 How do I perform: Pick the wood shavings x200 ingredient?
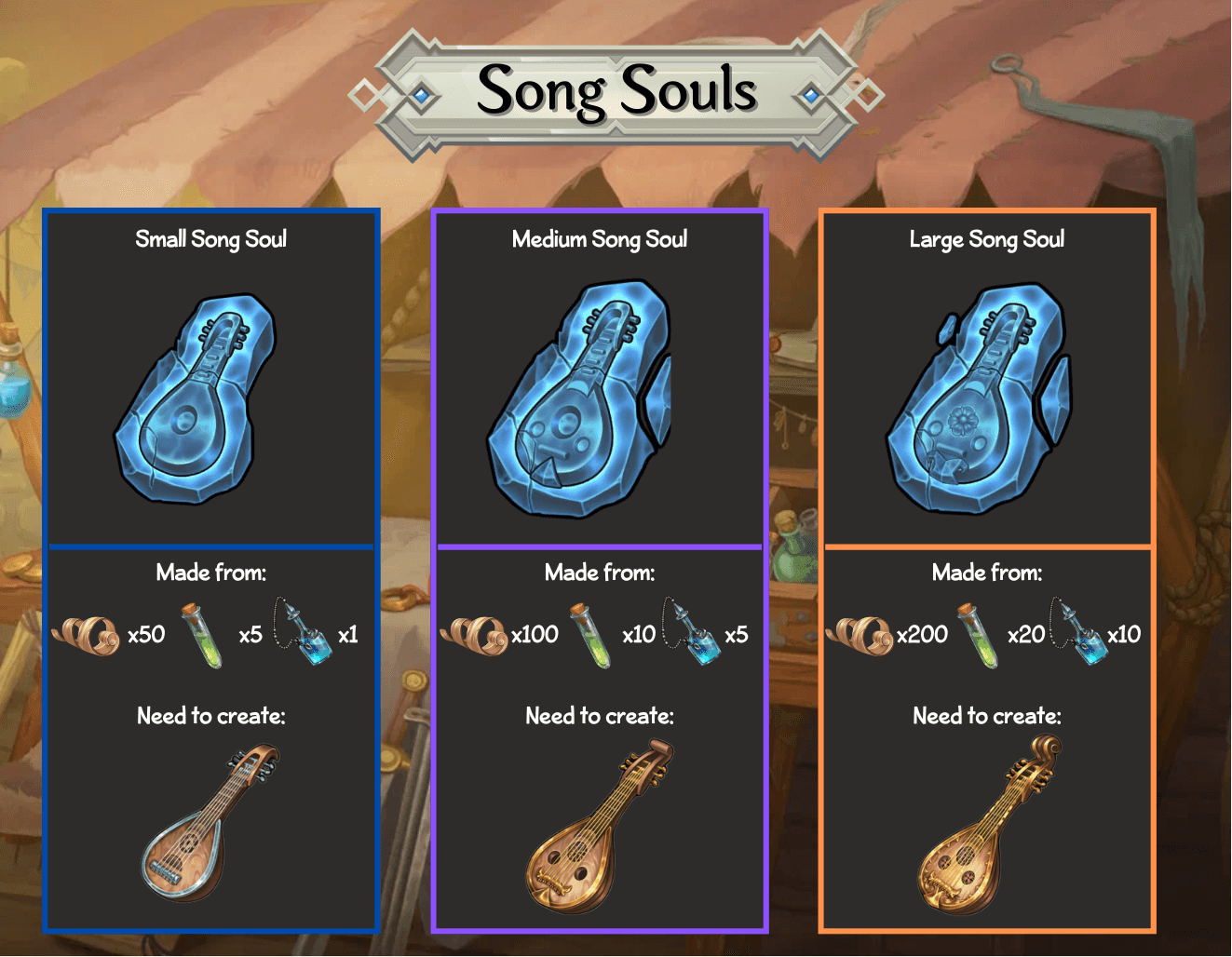tap(860, 635)
